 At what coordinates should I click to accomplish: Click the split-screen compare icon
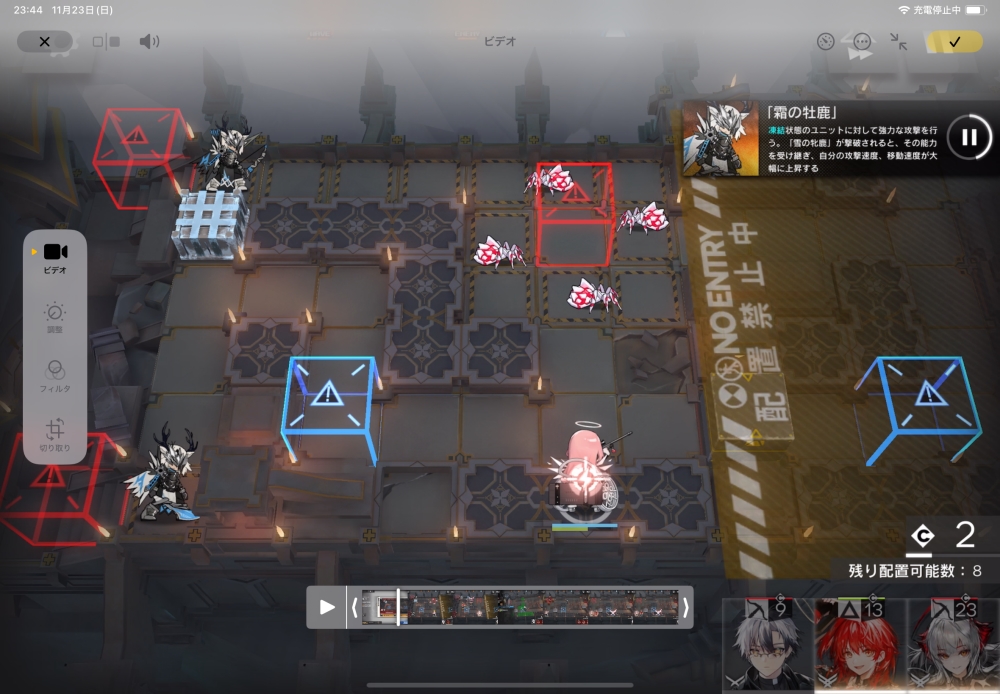point(106,42)
